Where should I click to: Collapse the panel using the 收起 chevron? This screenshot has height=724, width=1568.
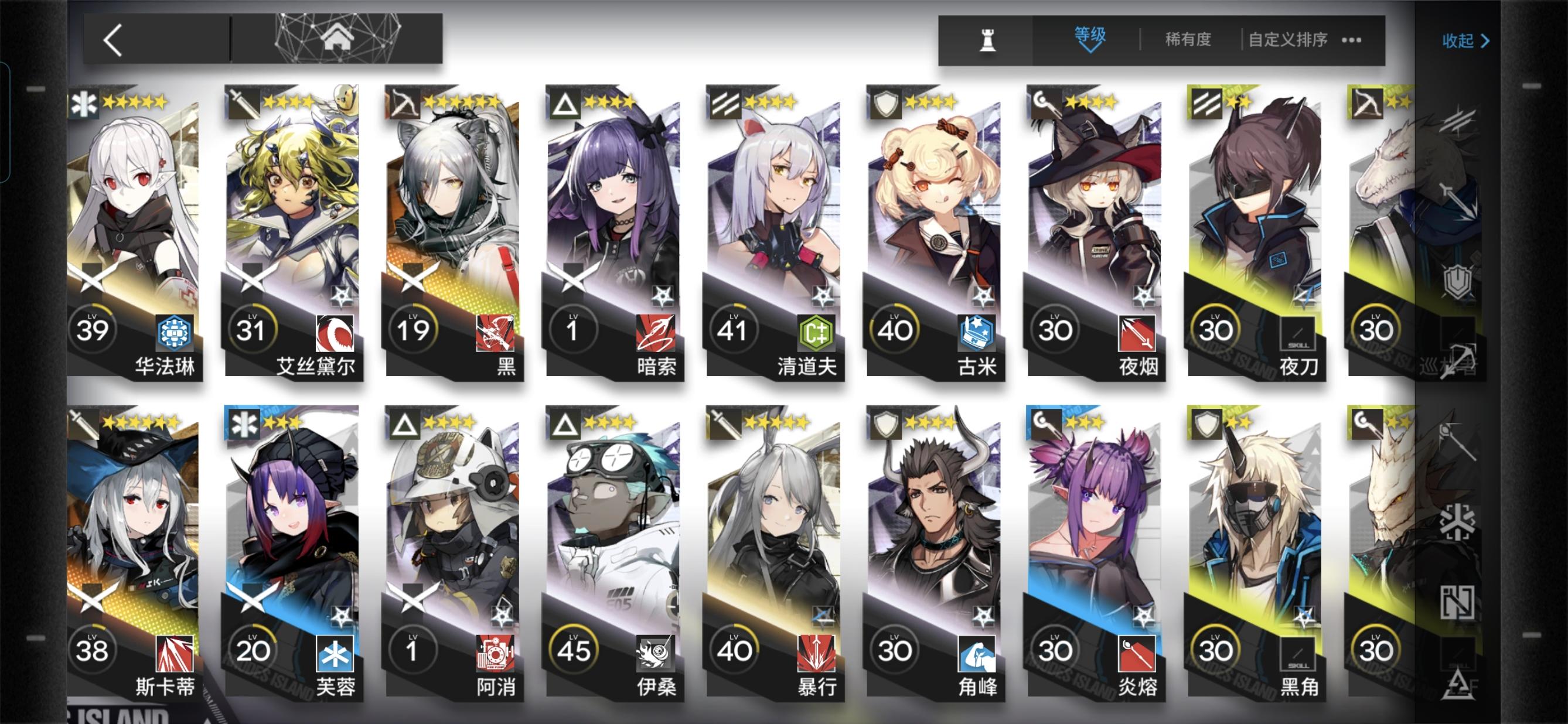1487,41
